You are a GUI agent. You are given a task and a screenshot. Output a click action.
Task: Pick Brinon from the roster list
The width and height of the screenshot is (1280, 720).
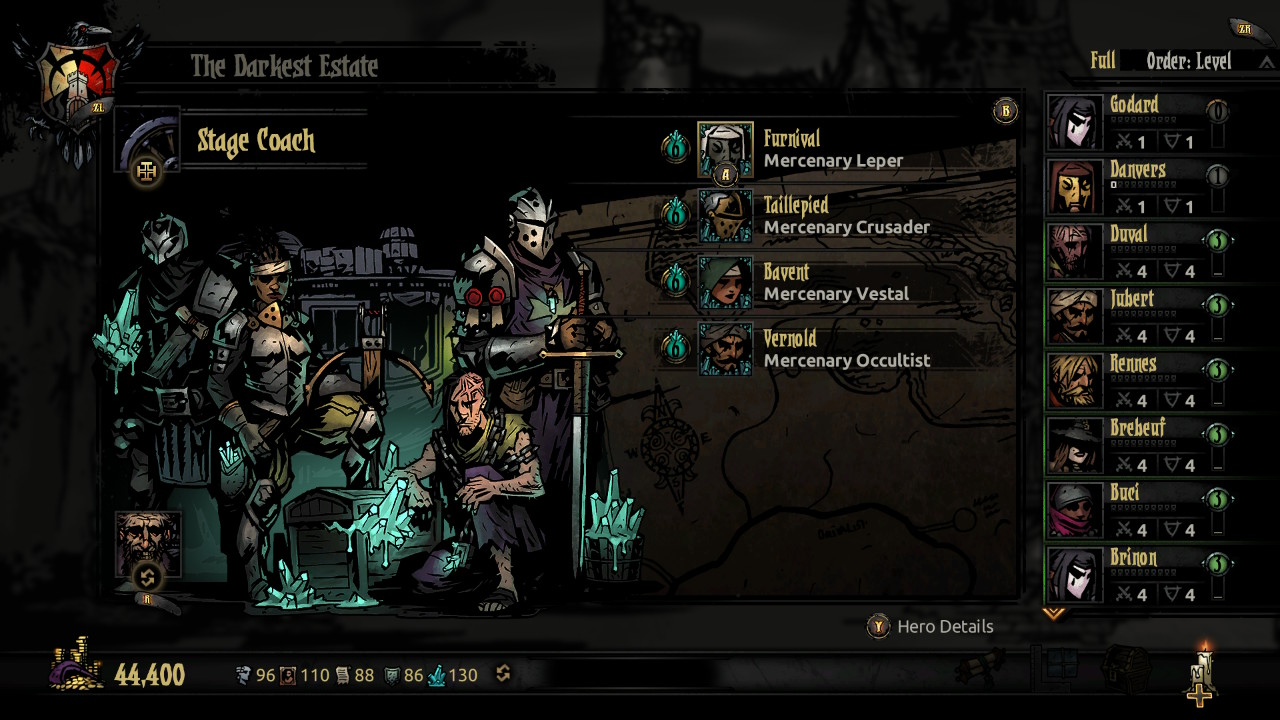1075,574
